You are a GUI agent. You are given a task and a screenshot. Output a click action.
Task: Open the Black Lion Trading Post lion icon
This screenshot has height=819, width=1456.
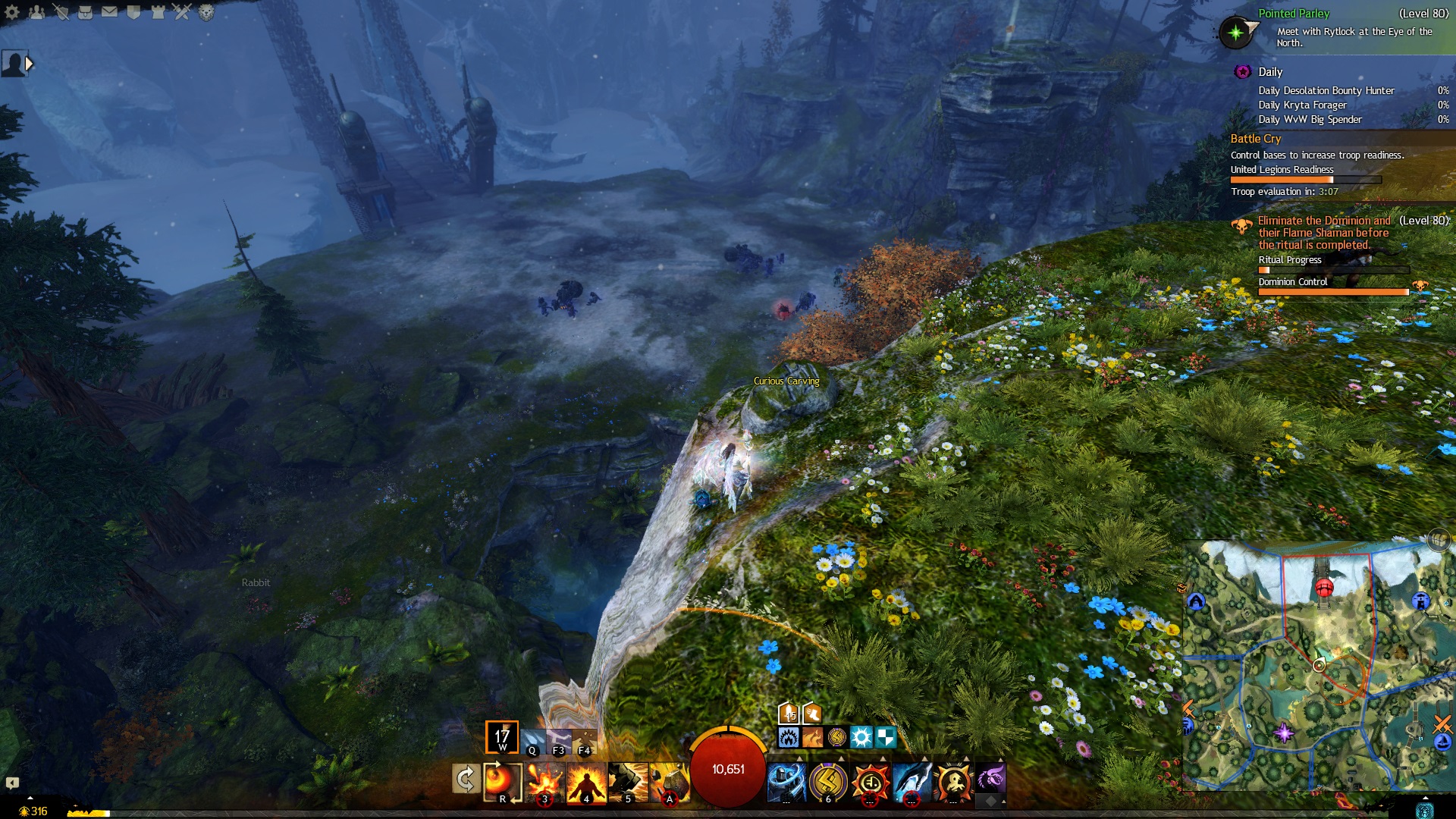tap(206, 12)
